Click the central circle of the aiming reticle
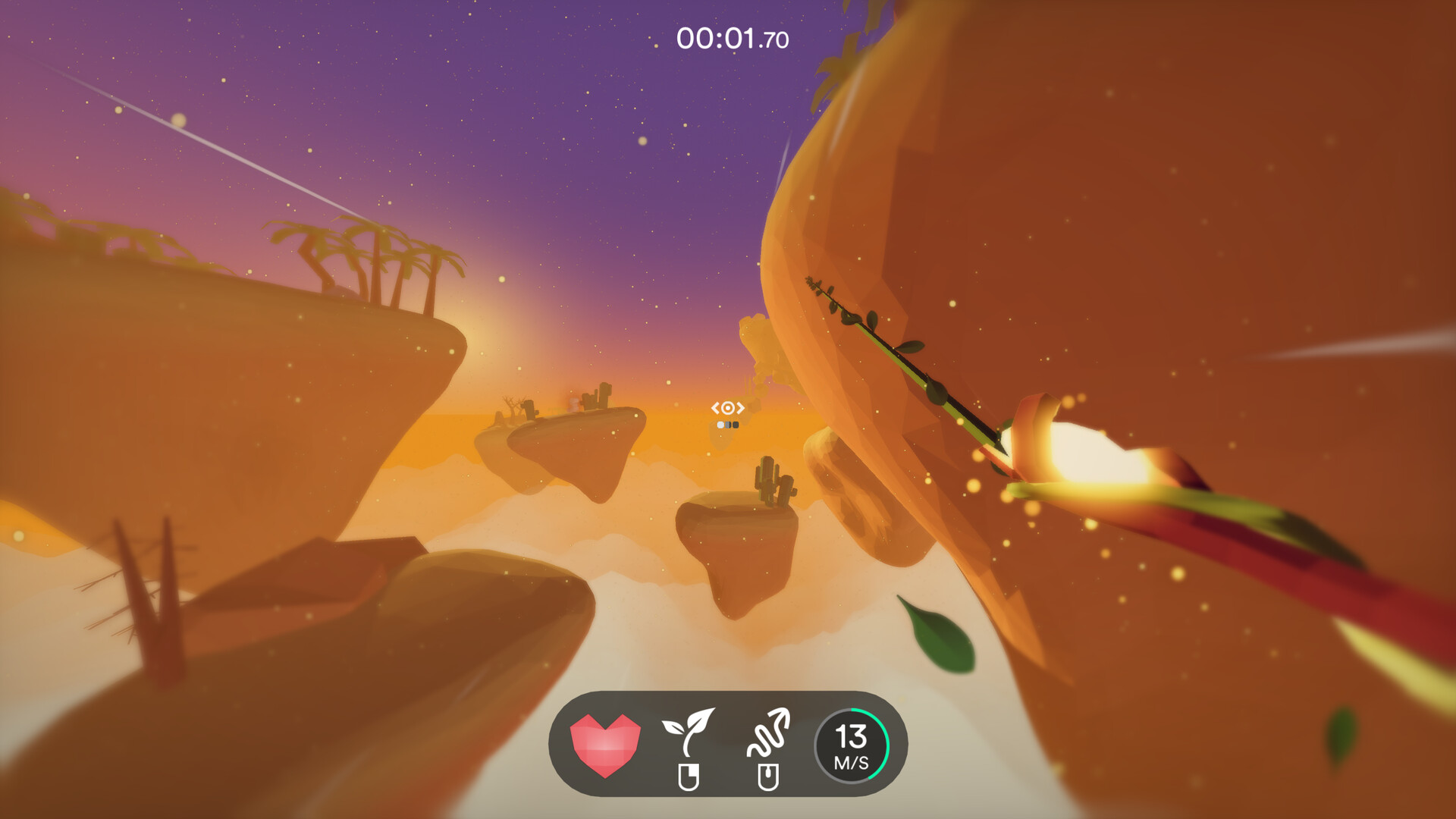Viewport: 1456px width, 819px height. click(x=728, y=407)
